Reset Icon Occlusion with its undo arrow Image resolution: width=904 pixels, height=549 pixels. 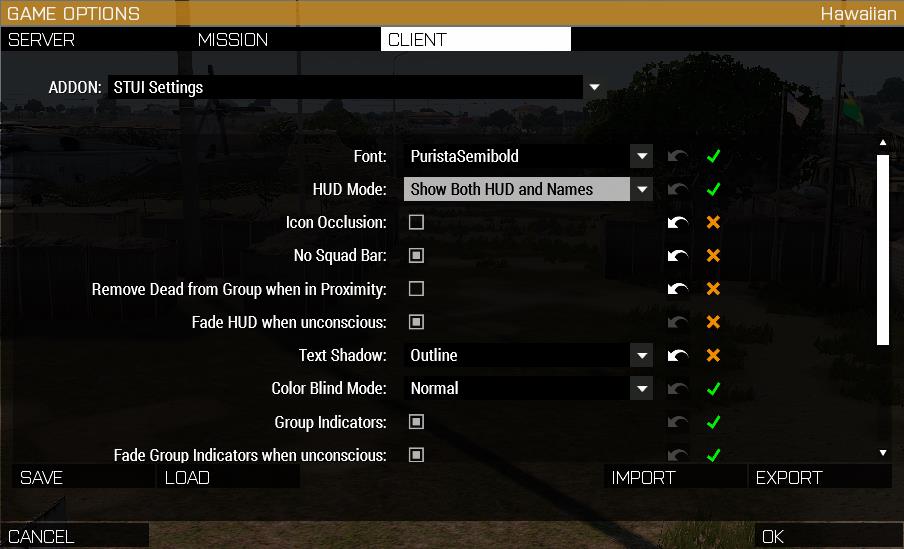[x=678, y=222]
